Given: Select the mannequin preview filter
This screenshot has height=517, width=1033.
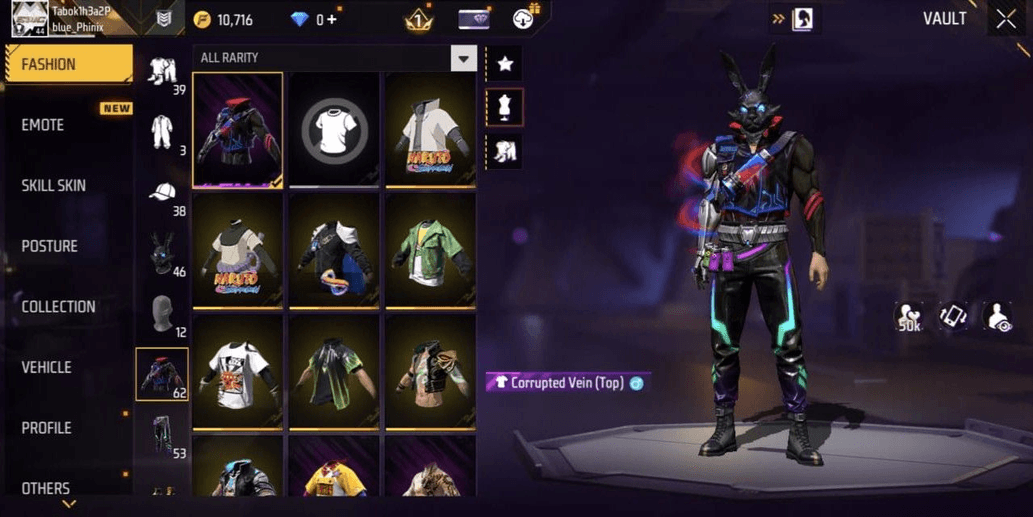Looking at the screenshot, I should point(505,108).
